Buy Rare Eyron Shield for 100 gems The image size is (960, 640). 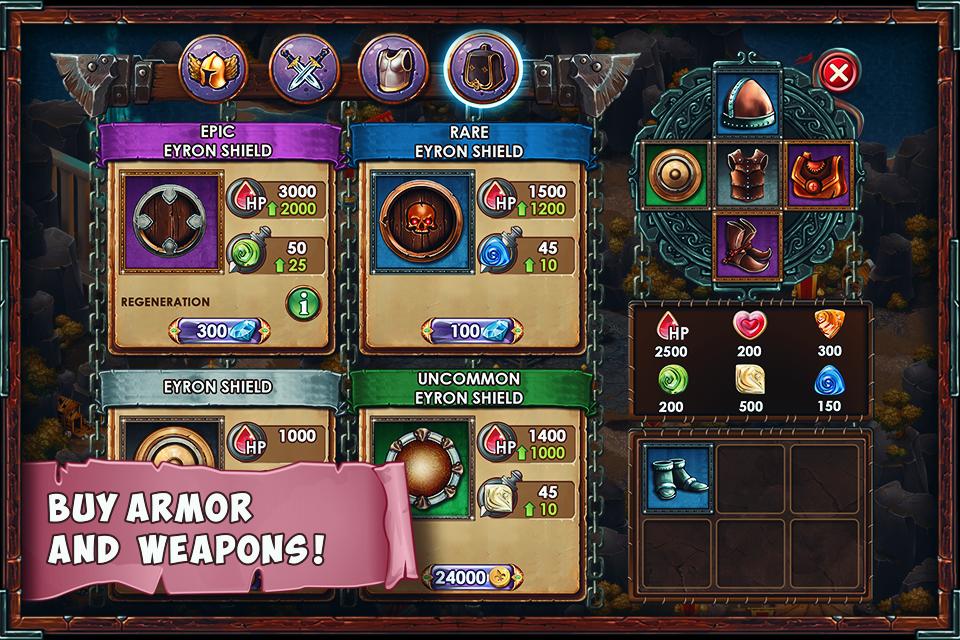[x=471, y=330]
